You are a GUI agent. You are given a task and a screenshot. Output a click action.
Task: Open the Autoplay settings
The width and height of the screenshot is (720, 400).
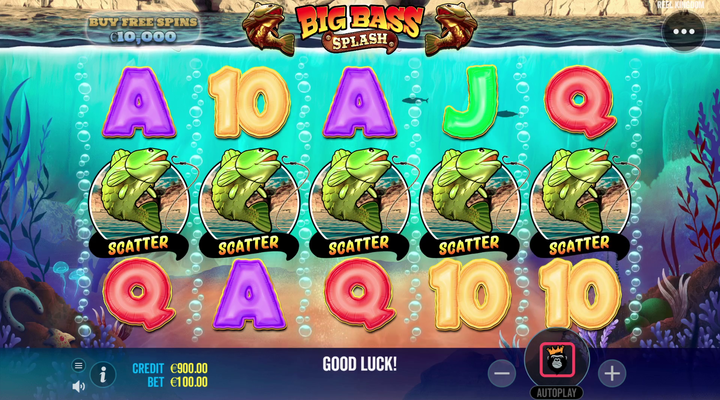click(556, 392)
